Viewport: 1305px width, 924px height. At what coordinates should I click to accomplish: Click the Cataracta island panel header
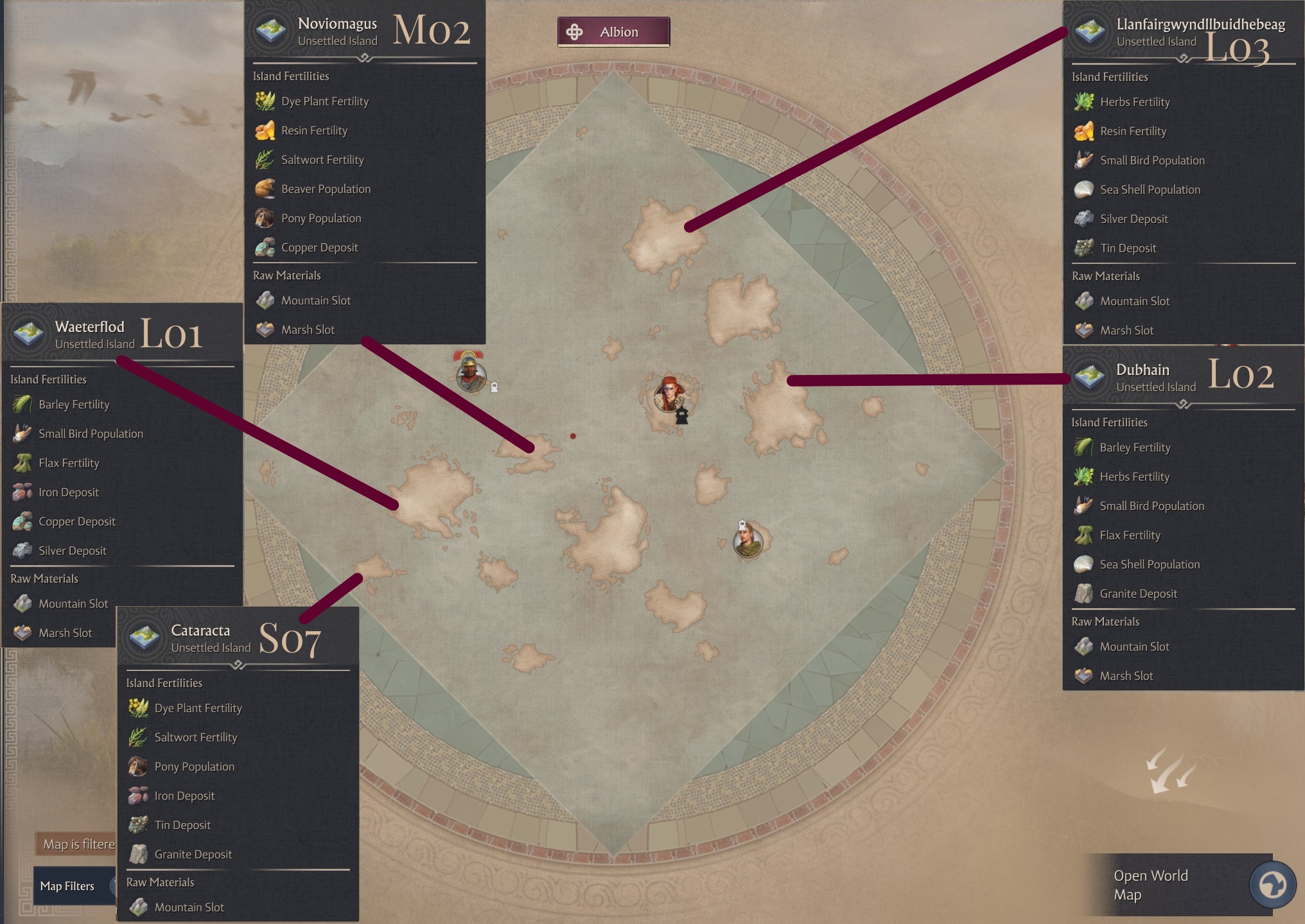(201, 638)
